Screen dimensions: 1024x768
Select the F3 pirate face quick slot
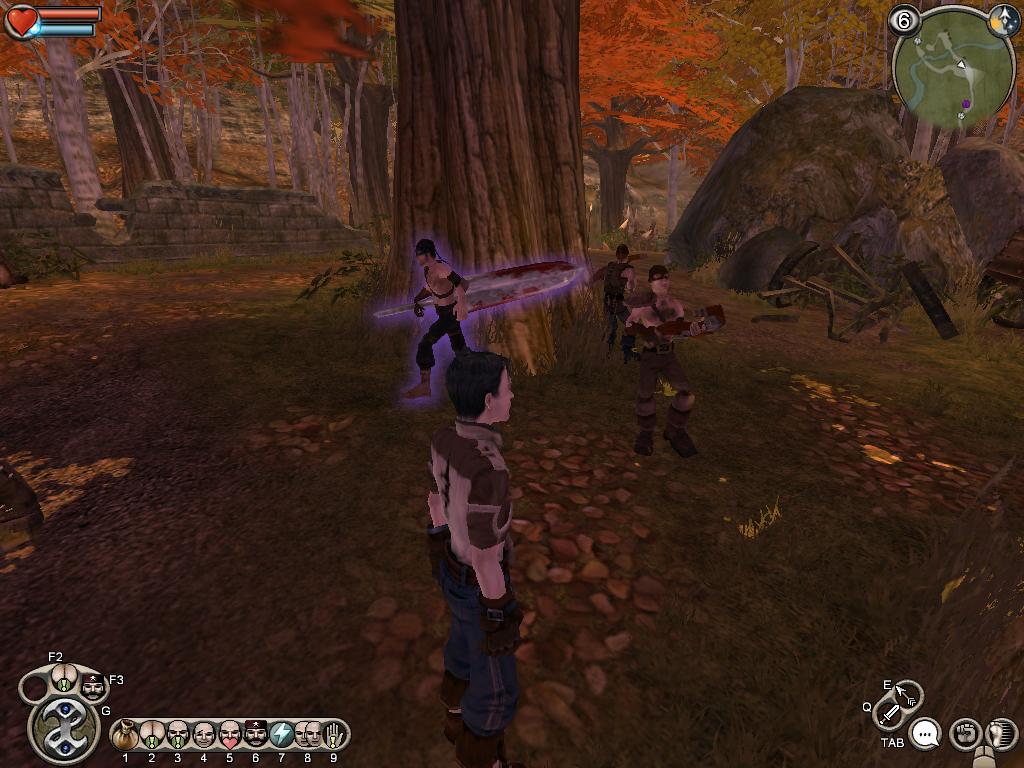tap(93, 687)
